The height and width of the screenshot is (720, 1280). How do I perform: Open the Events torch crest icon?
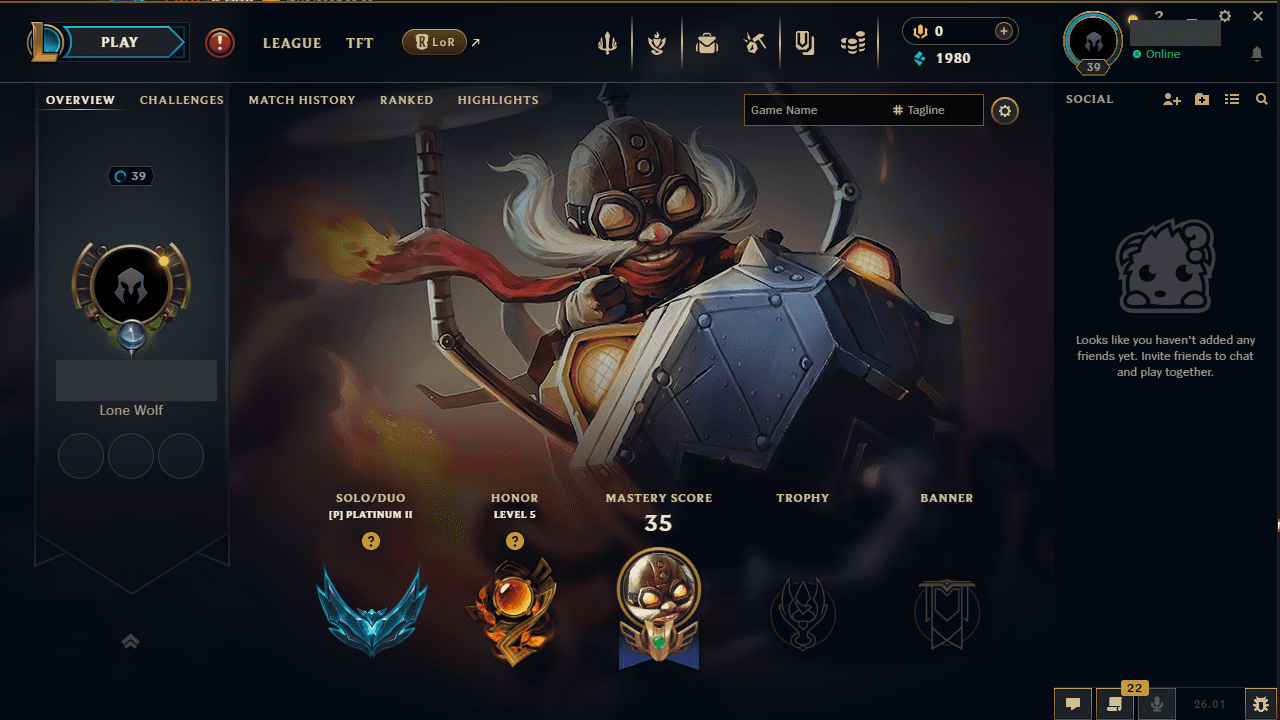[x=658, y=41]
